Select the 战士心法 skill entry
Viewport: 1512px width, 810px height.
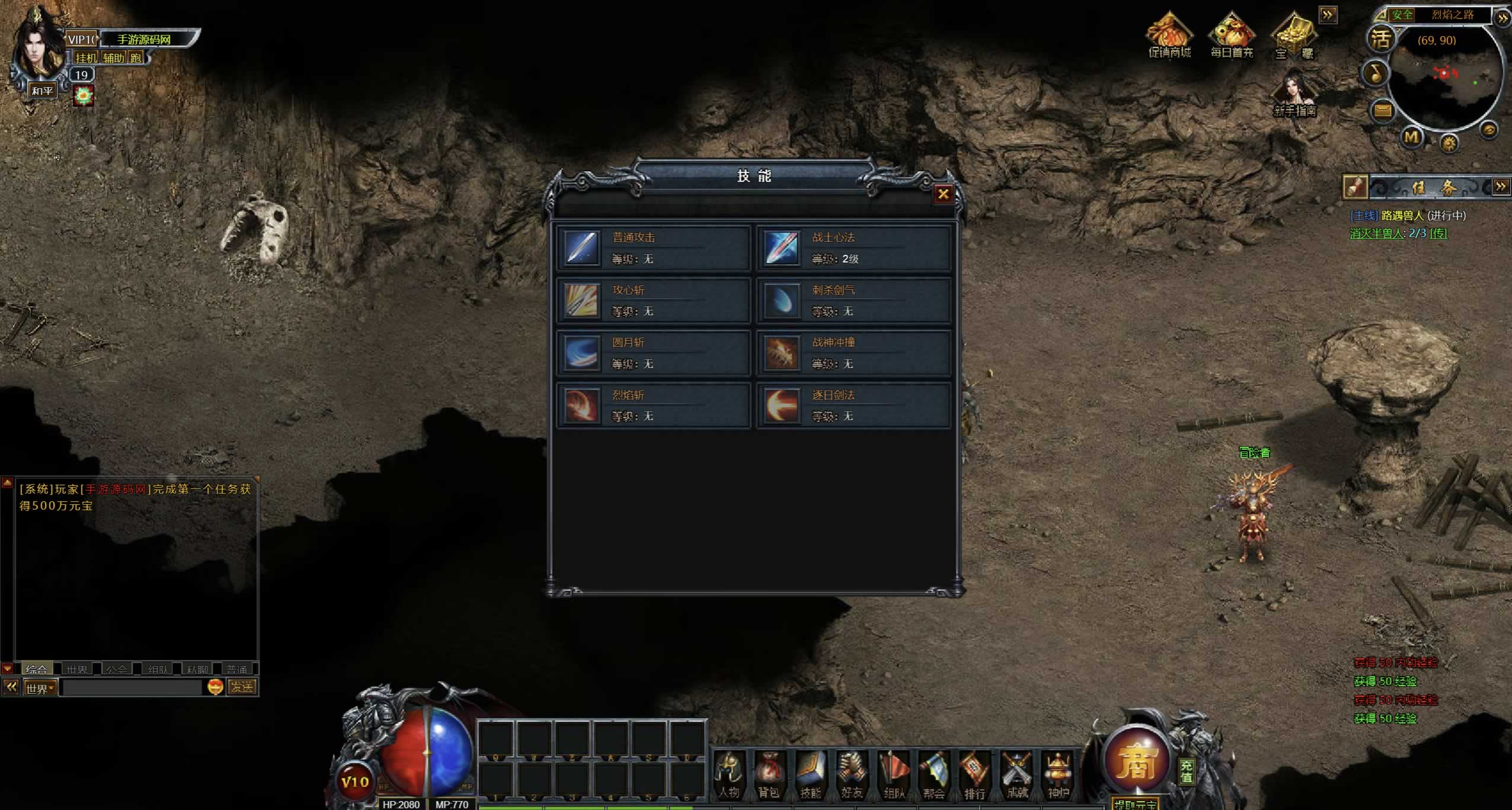(x=854, y=248)
